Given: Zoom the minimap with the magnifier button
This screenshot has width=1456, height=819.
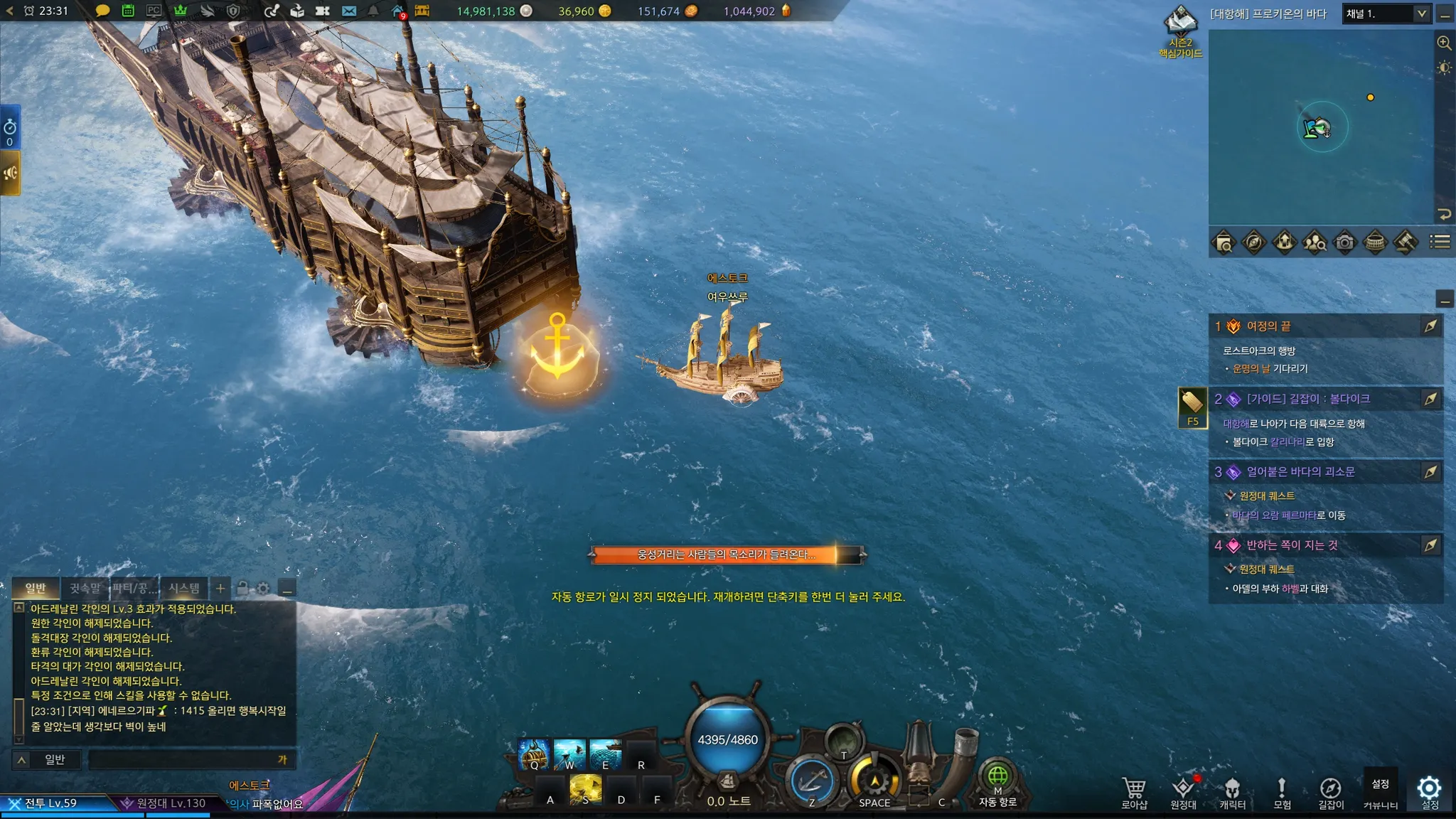Looking at the screenshot, I should [1444, 43].
